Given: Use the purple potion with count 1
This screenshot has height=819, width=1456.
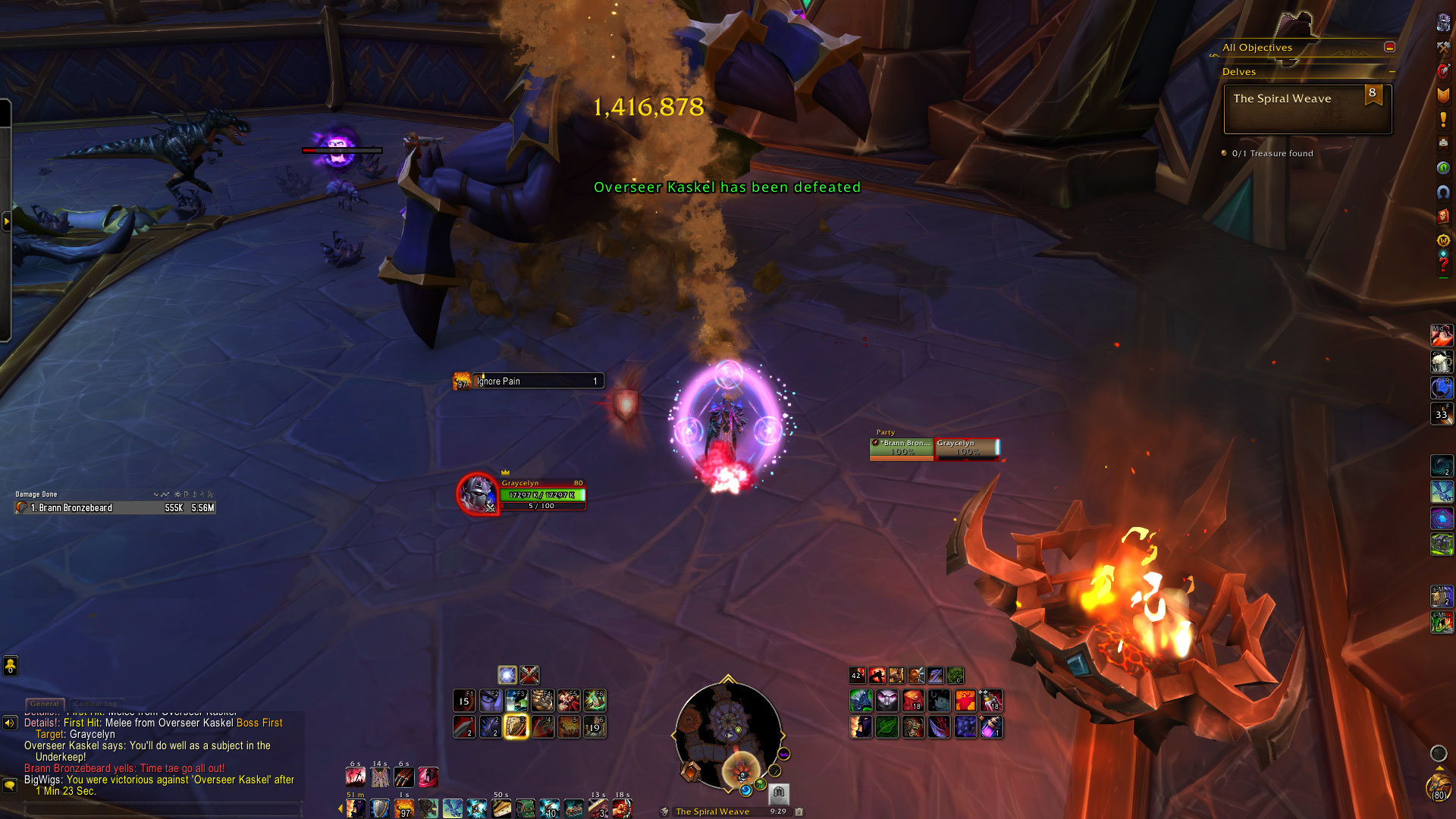Looking at the screenshot, I should click(x=991, y=726).
